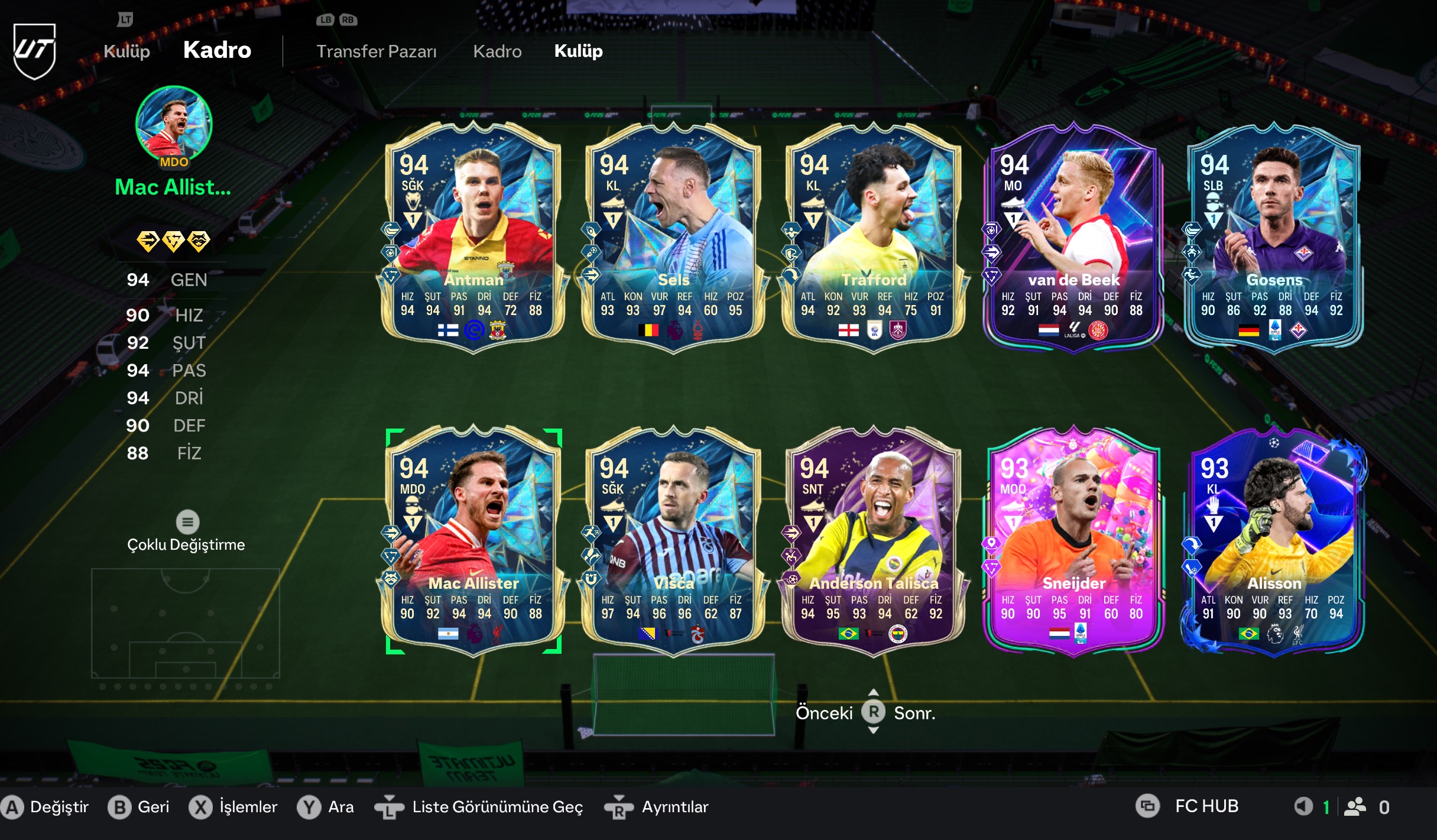Choose the Sels goalkeeper card
The width and height of the screenshot is (1437, 840).
coord(673,238)
